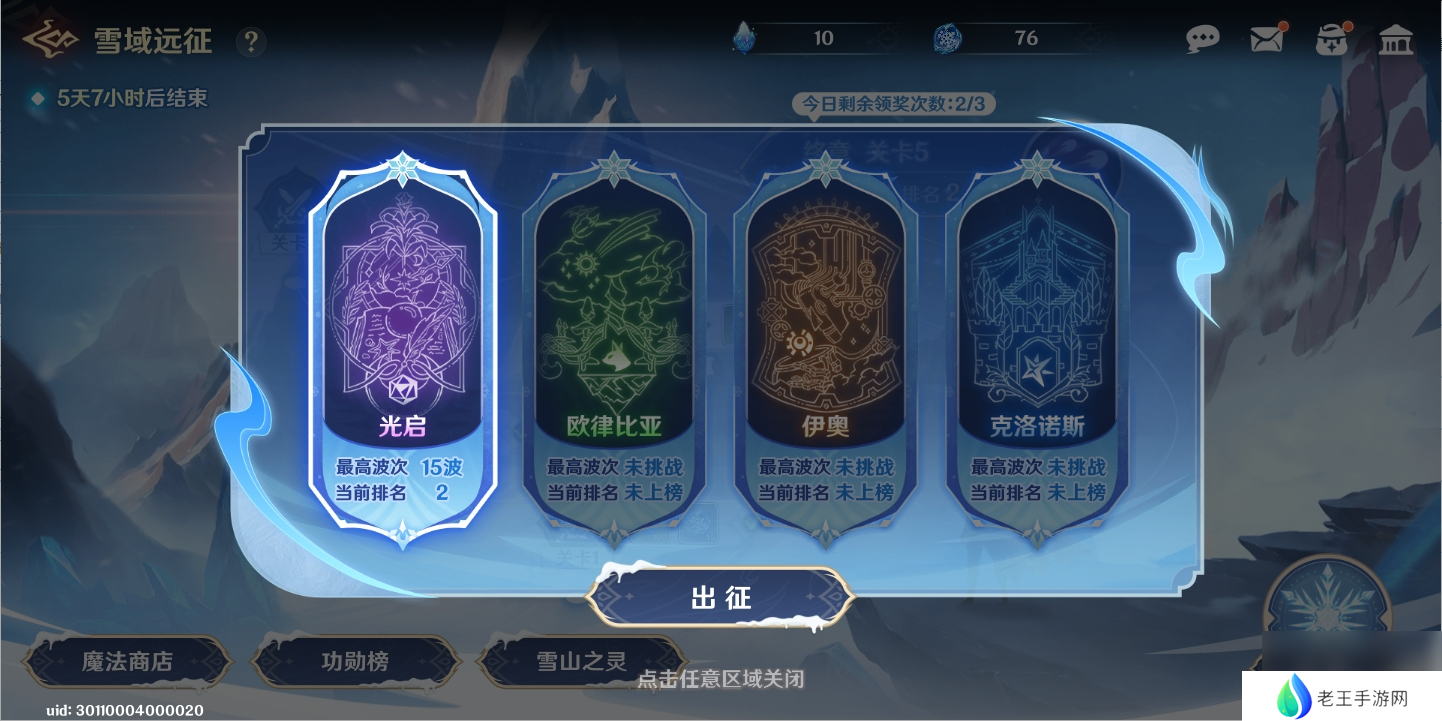Check the 今日剩余领奖次数 2/3 counter
The image size is (1442, 721).
point(893,103)
